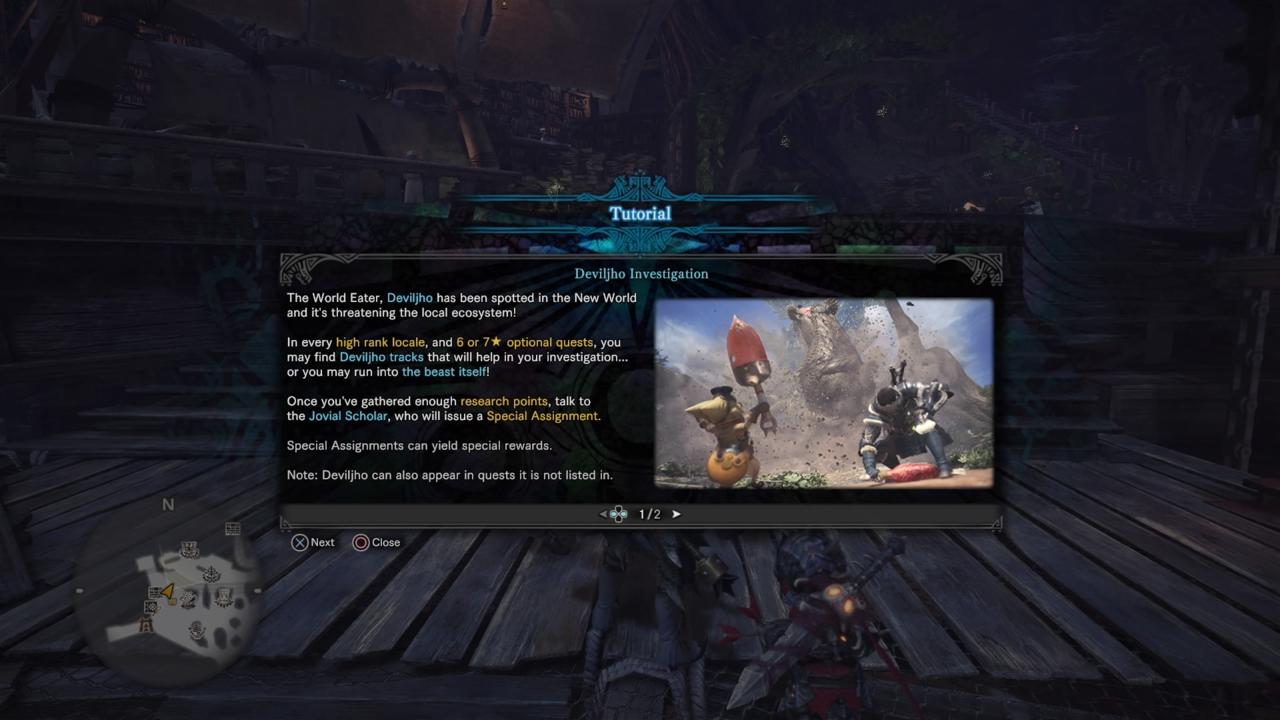Close the Deviljho Investigation tutorial
This screenshot has height=720, width=1280.
[375, 542]
